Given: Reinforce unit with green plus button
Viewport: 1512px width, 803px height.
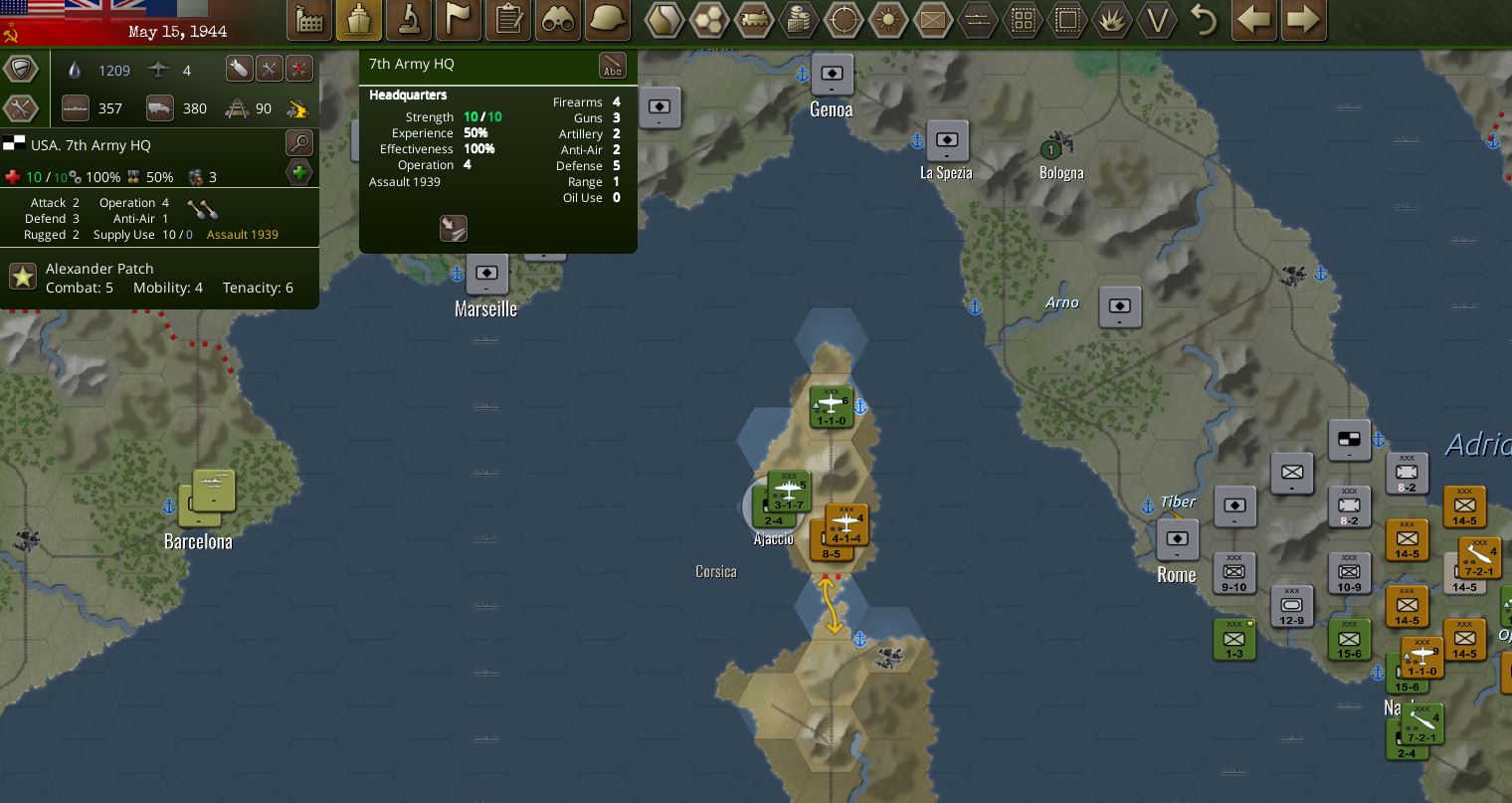Looking at the screenshot, I should pyautogui.click(x=299, y=173).
